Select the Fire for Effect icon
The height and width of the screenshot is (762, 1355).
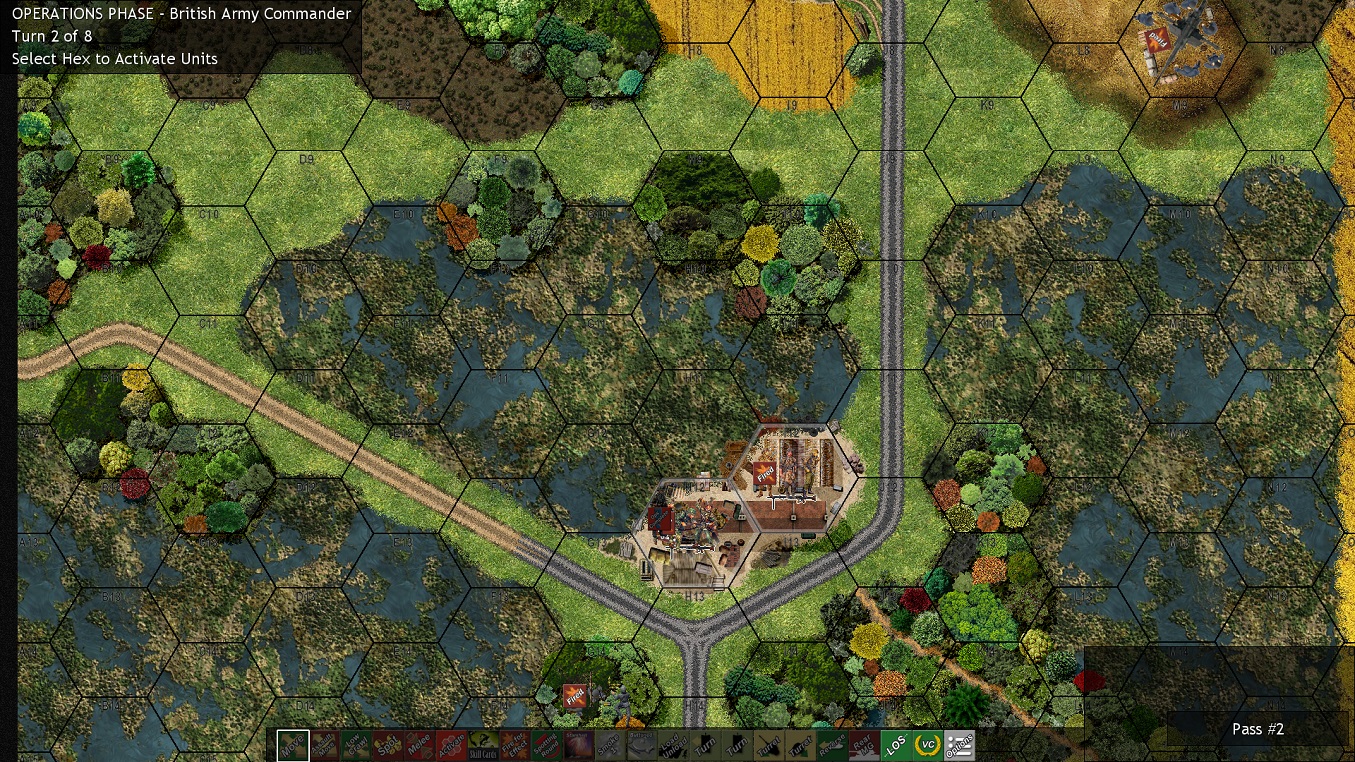pyautogui.click(x=513, y=745)
